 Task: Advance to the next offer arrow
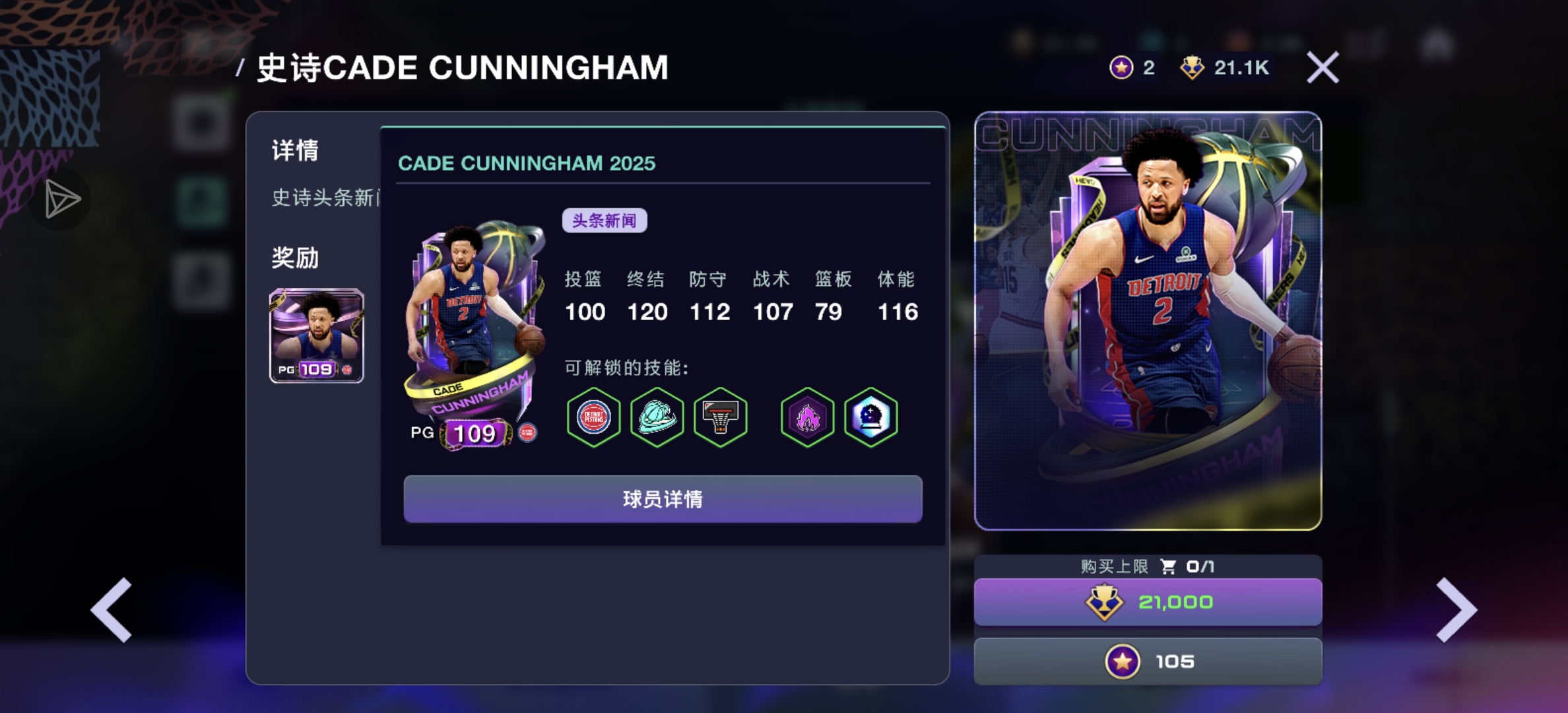(1456, 610)
